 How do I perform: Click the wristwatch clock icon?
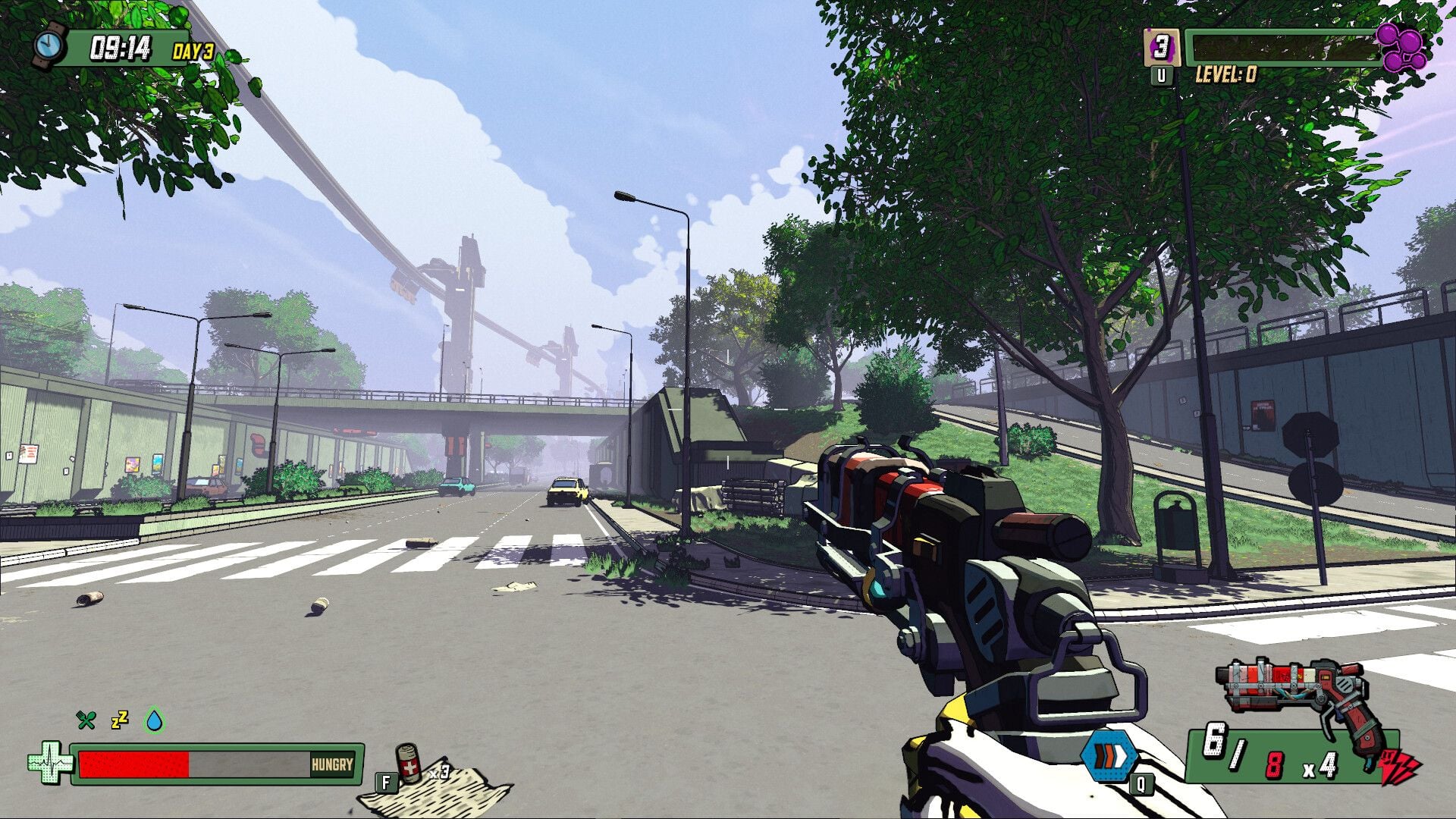(50, 45)
